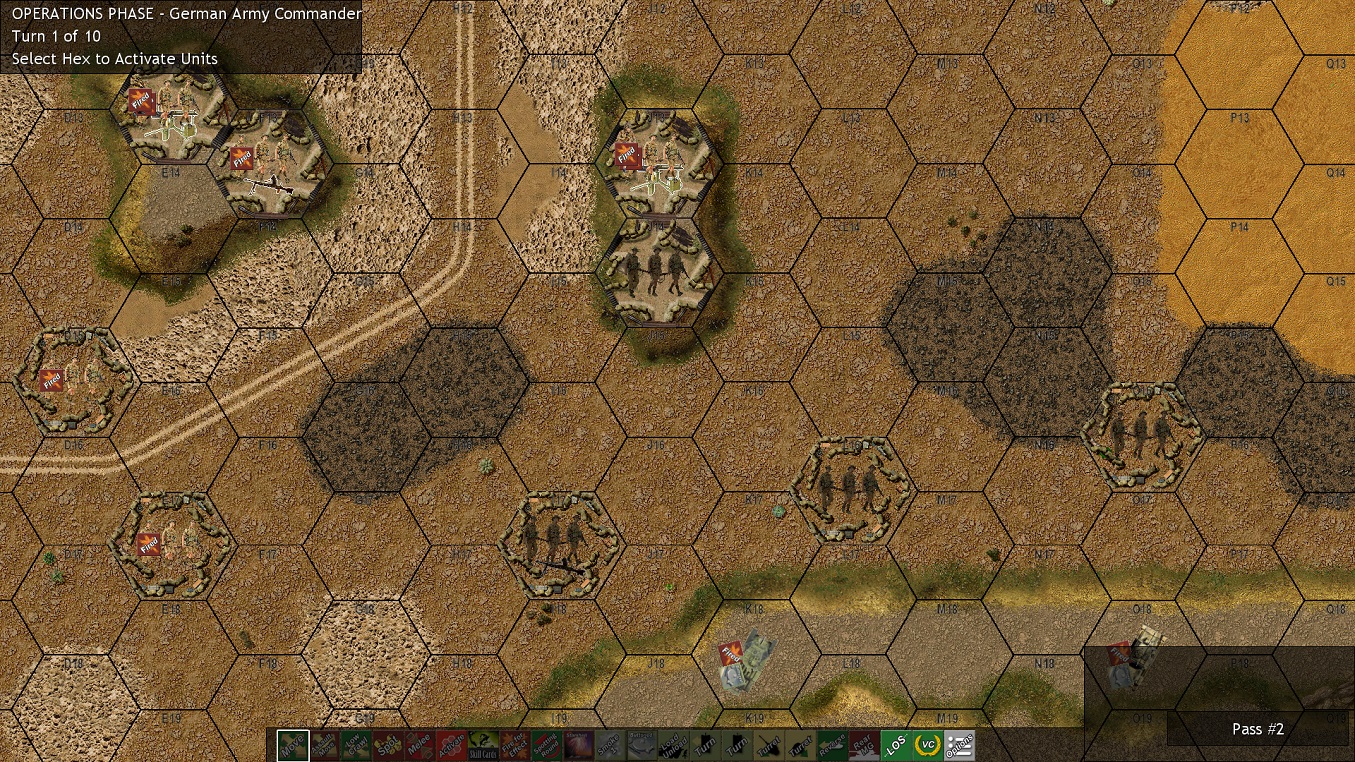This screenshot has width=1355, height=762.
Task: Open the Options menu
Action: (958, 745)
